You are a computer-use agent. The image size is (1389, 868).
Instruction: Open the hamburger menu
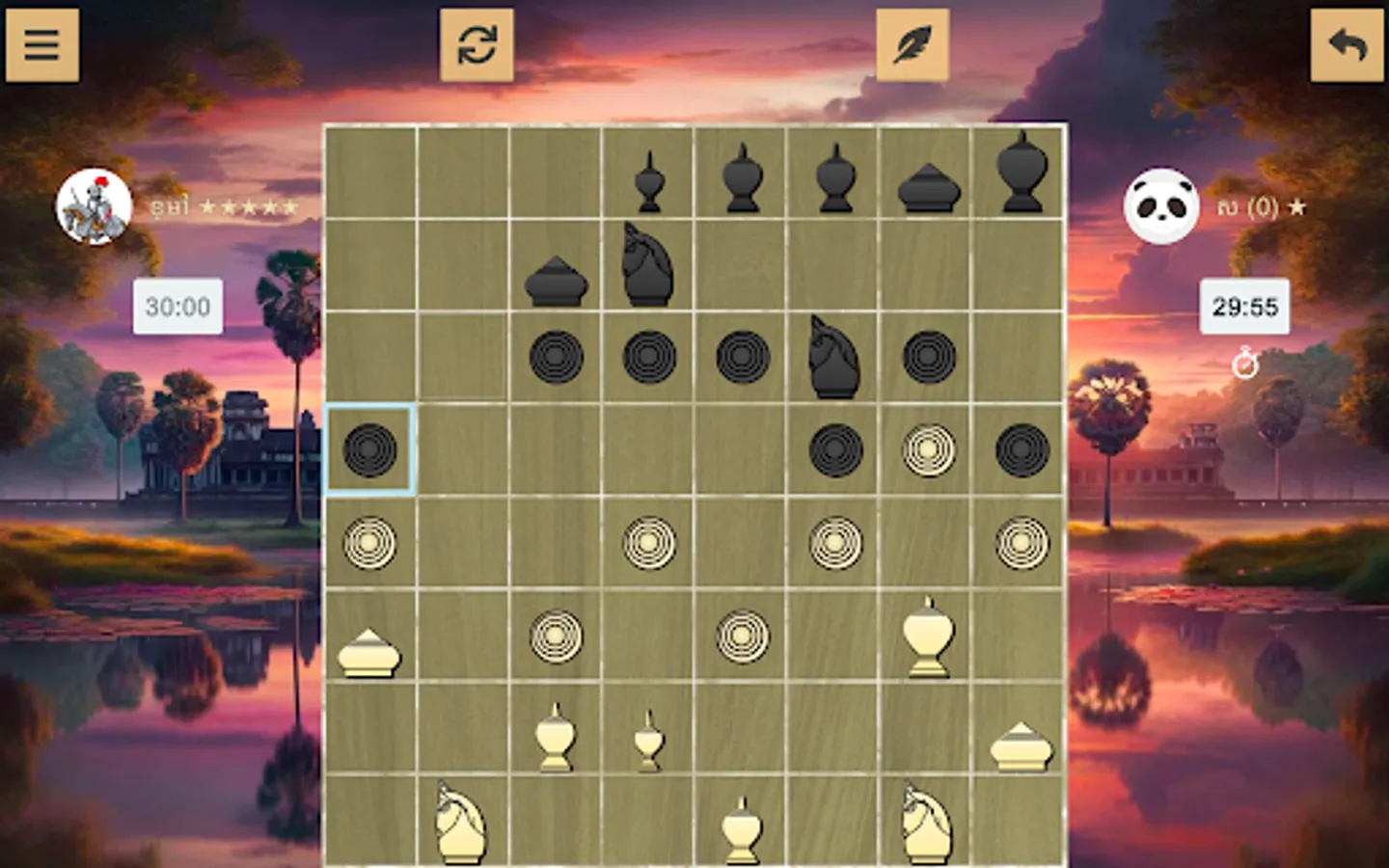click(x=42, y=45)
